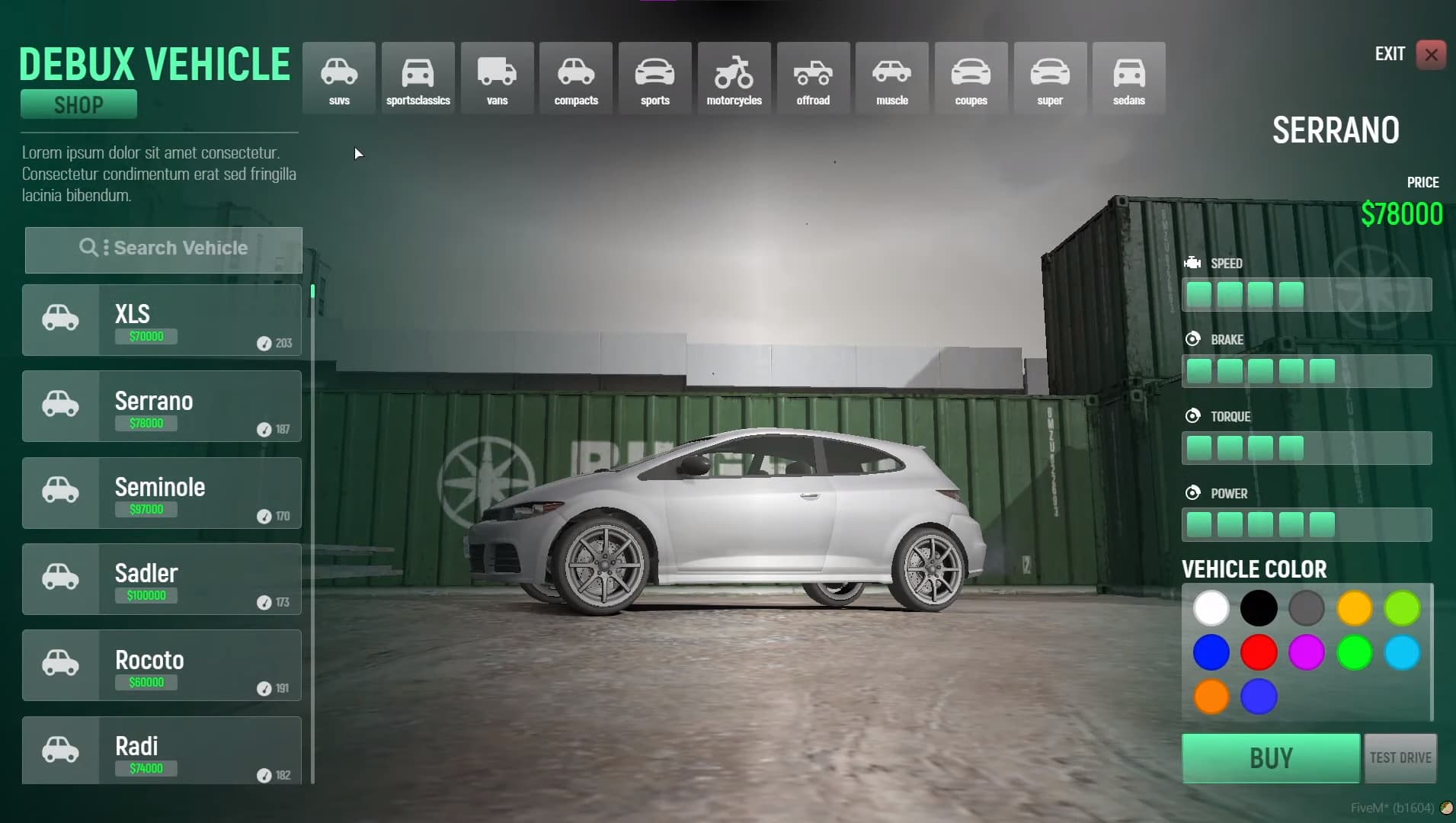Screen dimensions: 1456x823
Task: Pick the red vehicle paint color
Action: tap(1258, 652)
